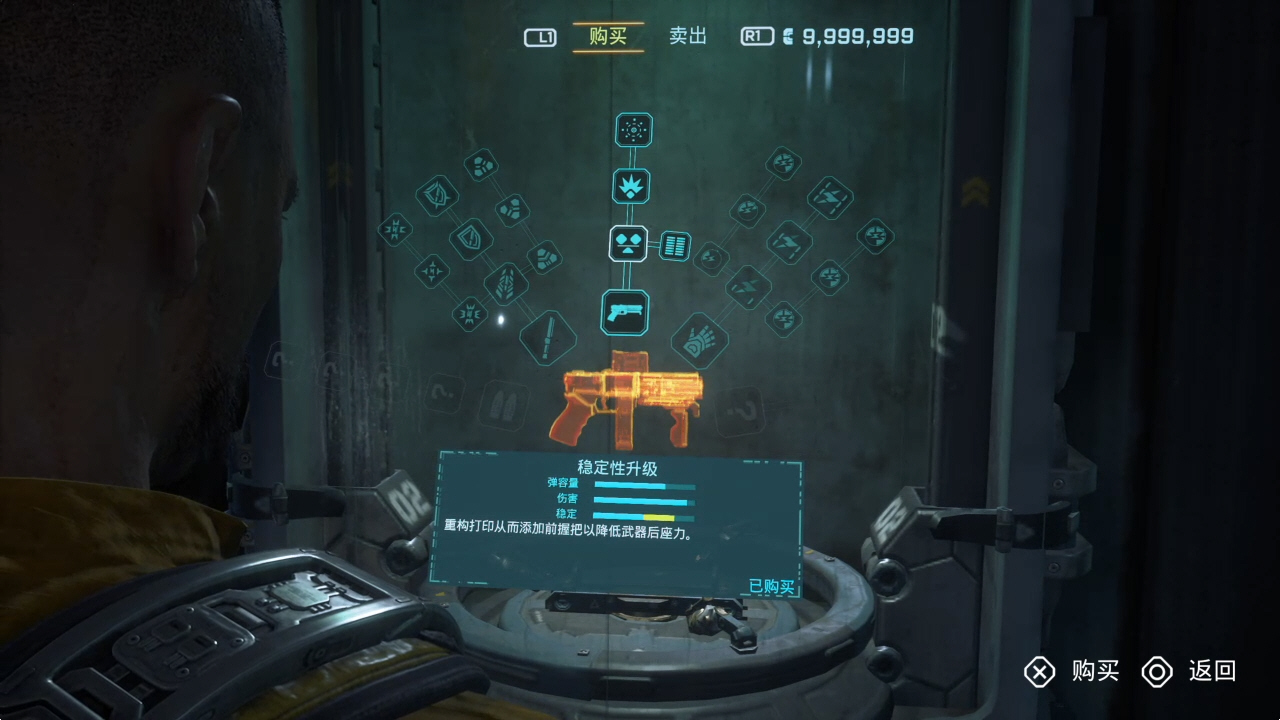Open the 卖出 sell tab
1280x720 pixels.
tap(688, 37)
